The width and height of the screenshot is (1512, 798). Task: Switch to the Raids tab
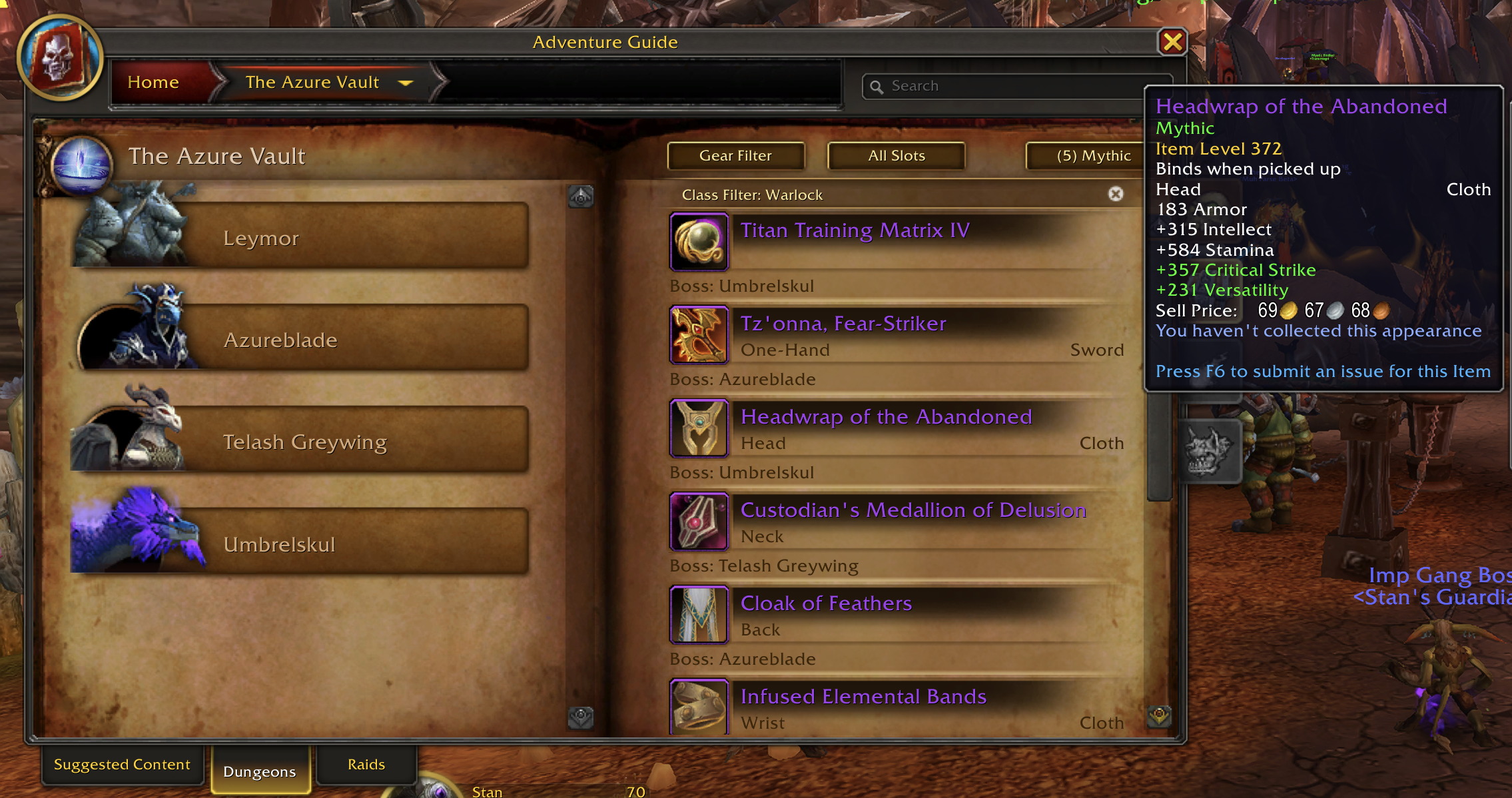[366, 764]
